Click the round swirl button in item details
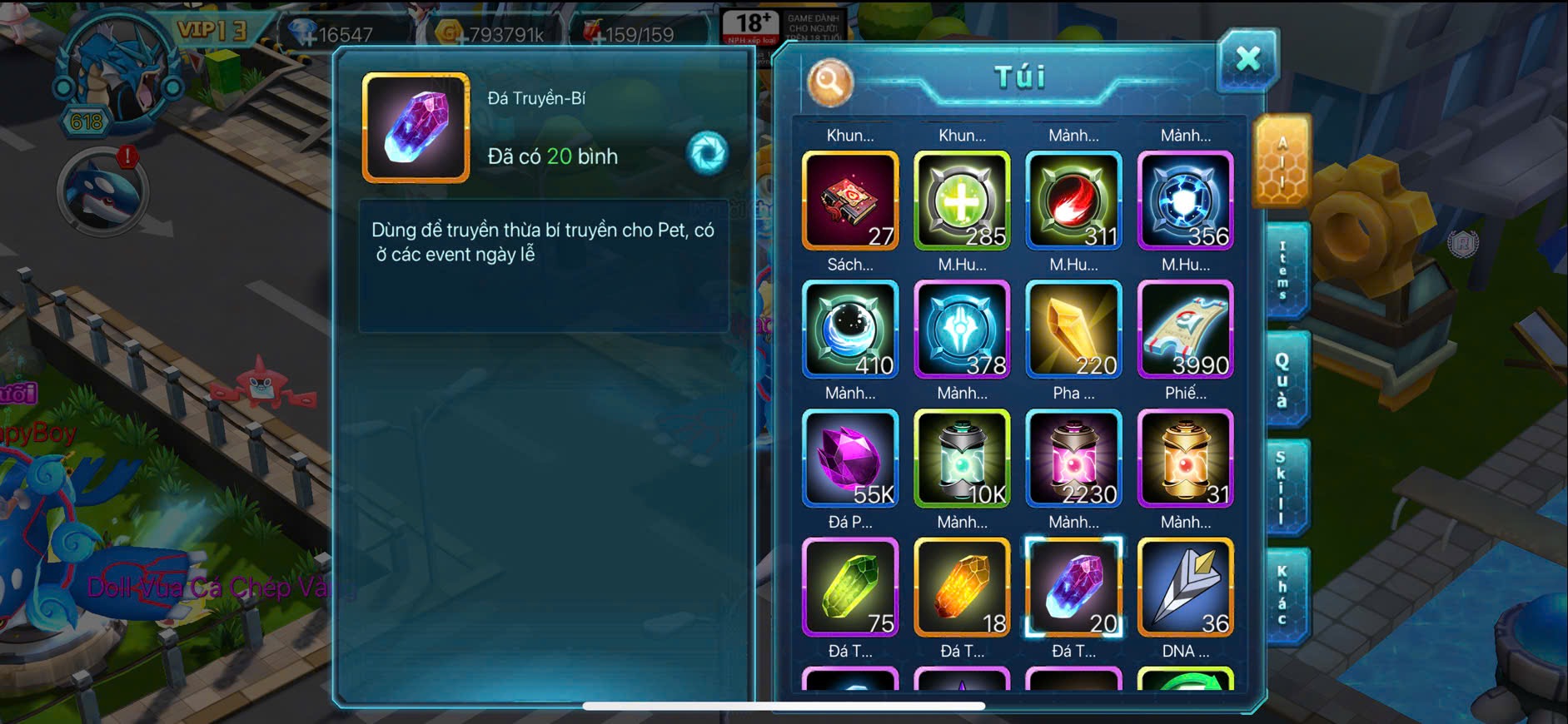Viewport: 1568px width, 724px height. [707, 153]
